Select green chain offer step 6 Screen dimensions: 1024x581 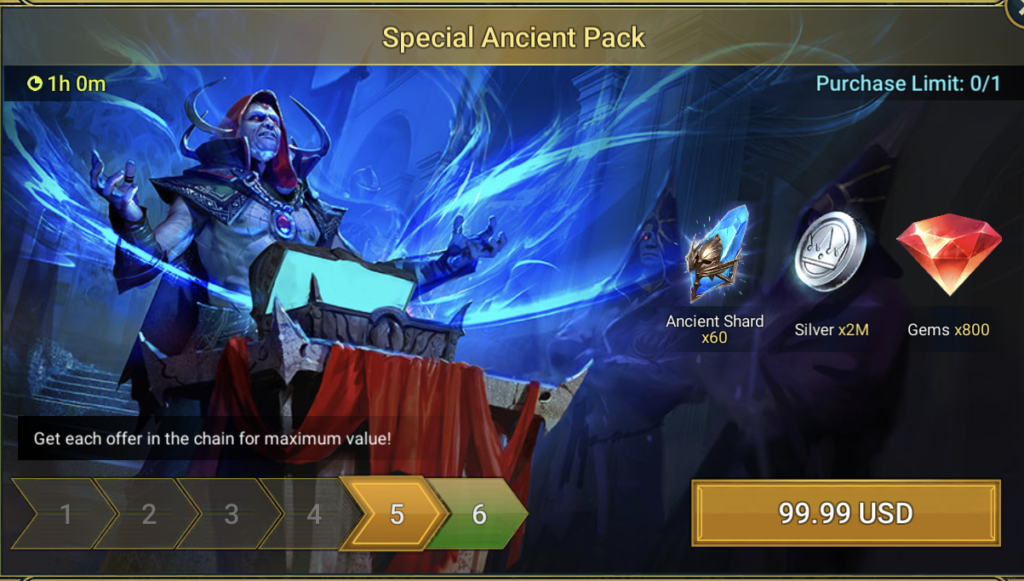[x=479, y=514]
